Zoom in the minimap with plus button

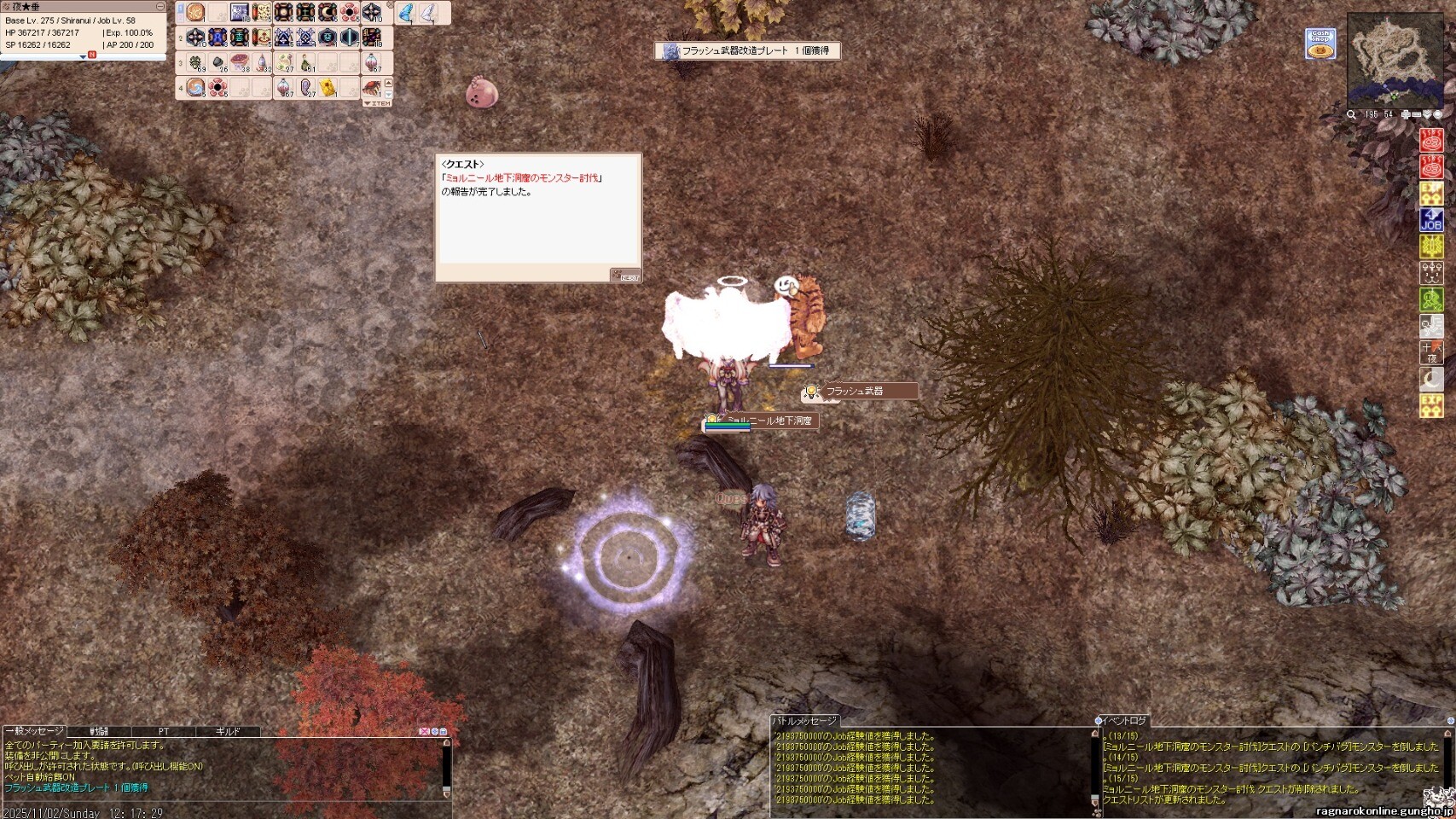pos(1406,114)
